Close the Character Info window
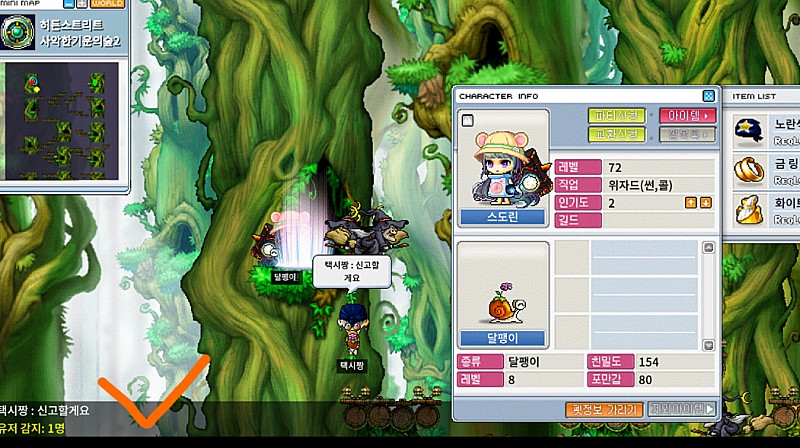 click(709, 96)
